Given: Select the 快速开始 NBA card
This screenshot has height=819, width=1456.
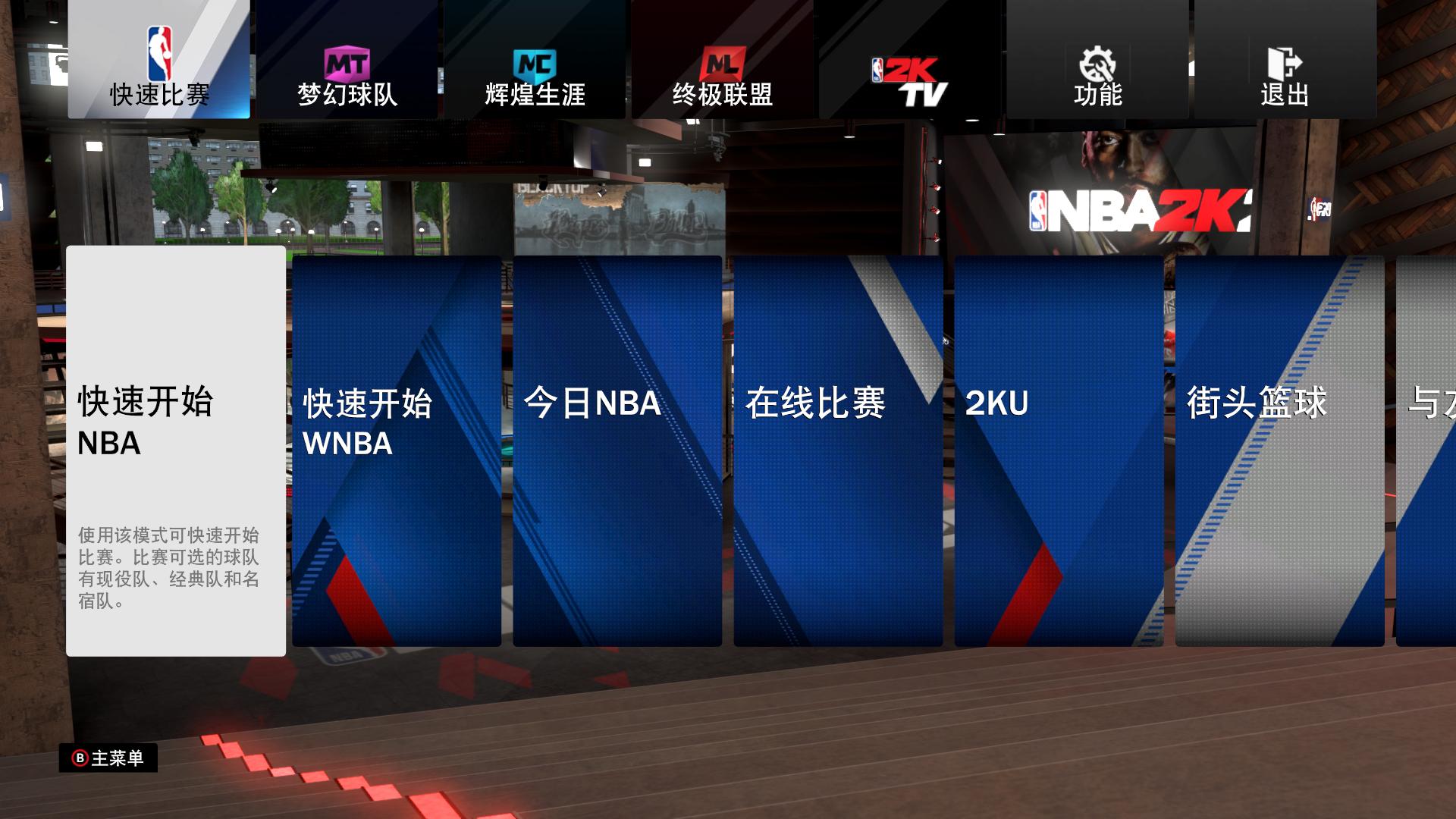Looking at the screenshot, I should 174,451.
